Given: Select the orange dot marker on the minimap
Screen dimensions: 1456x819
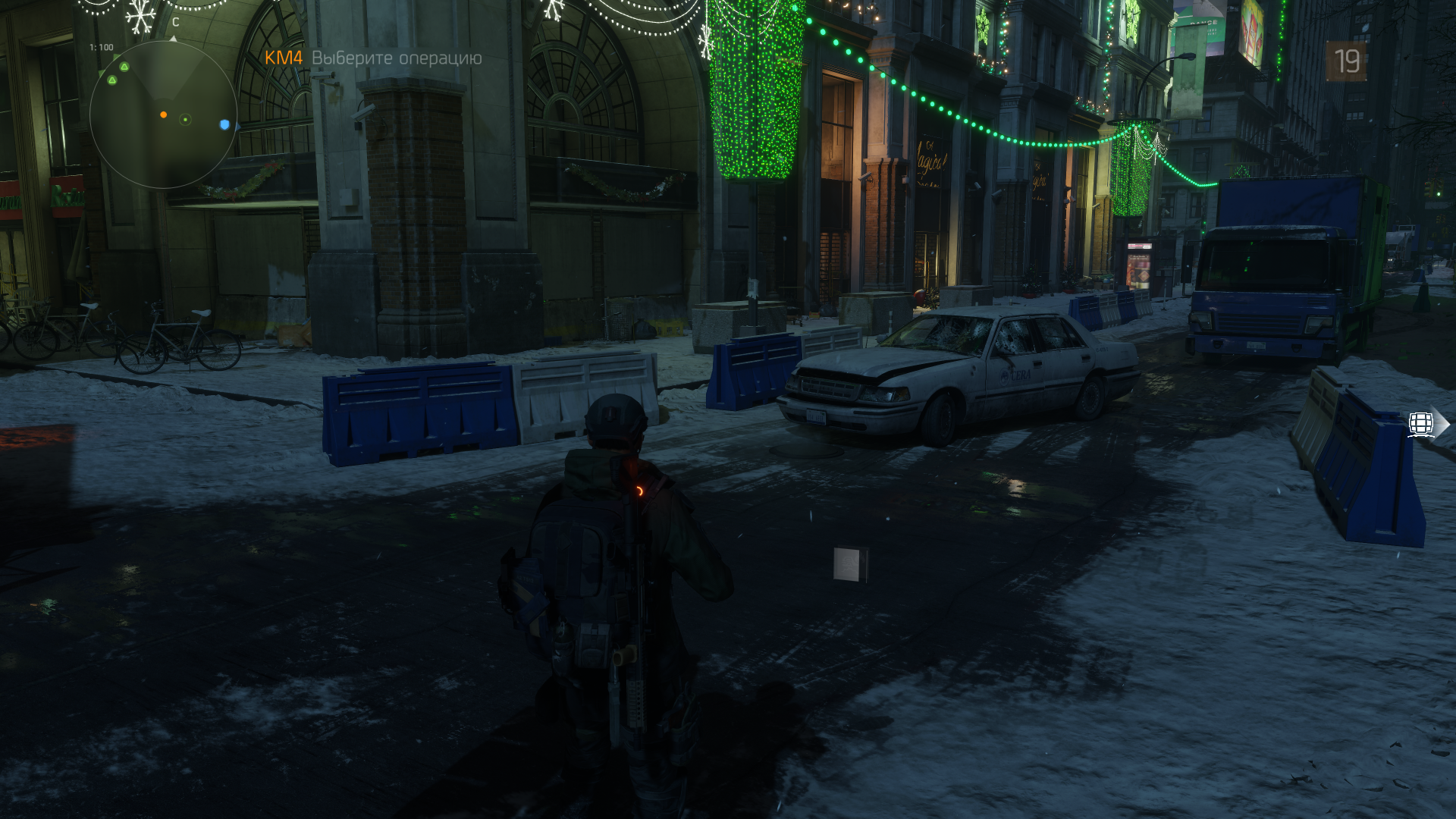Looking at the screenshot, I should (163, 115).
